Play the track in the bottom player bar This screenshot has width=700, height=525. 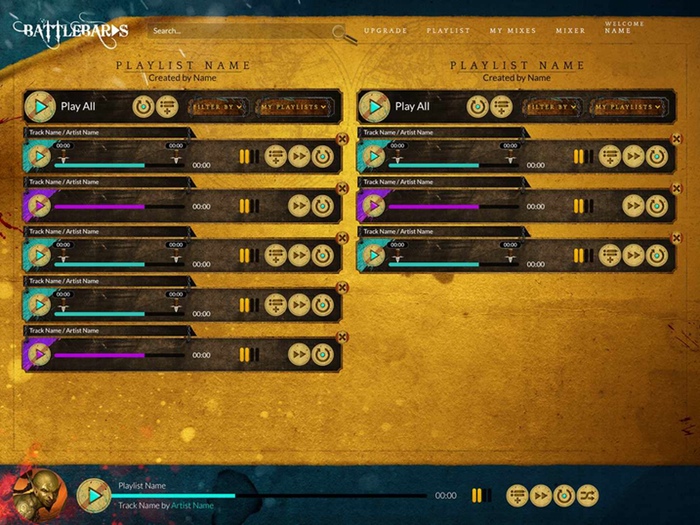94,495
